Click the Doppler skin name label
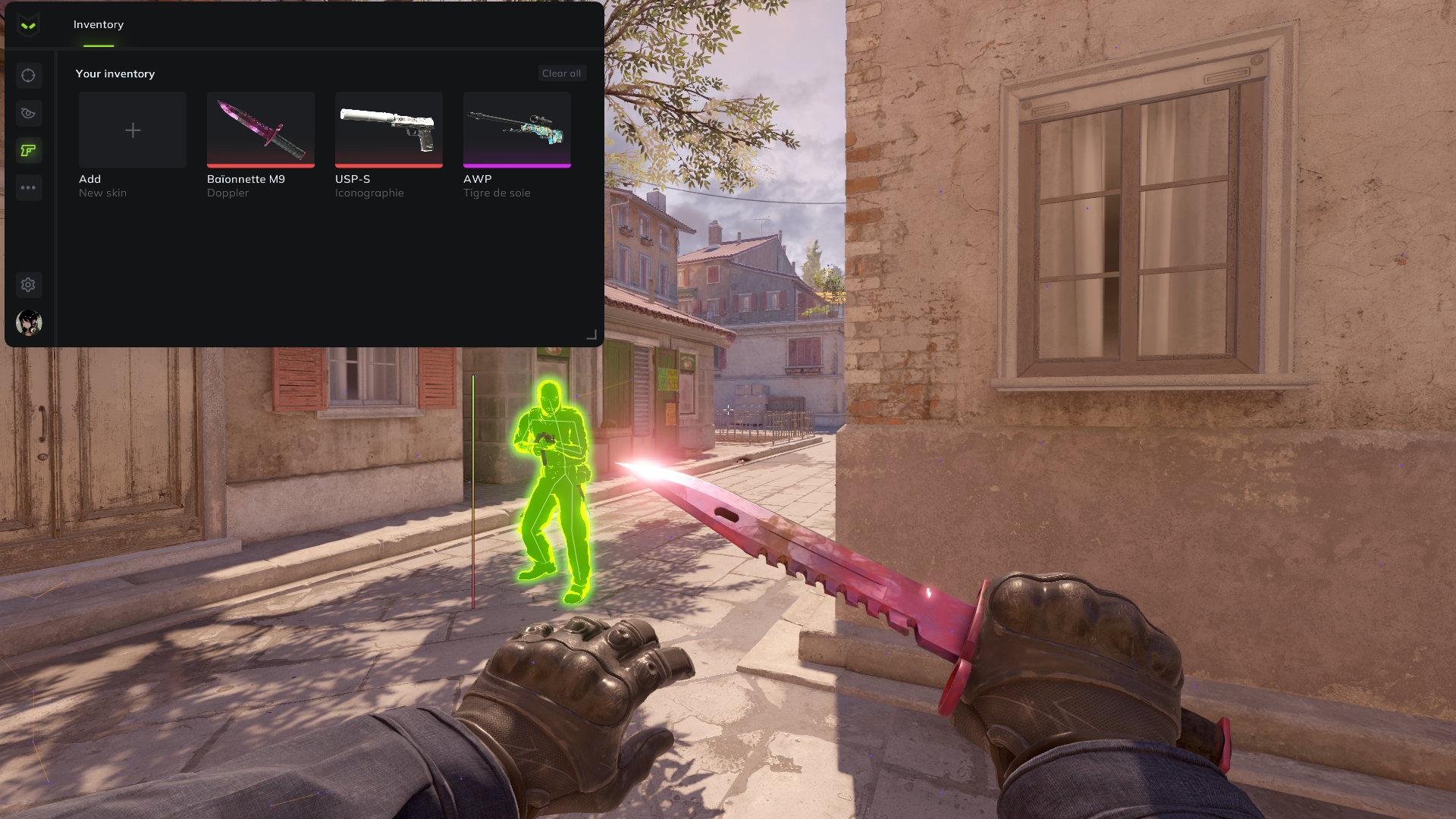The height and width of the screenshot is (819, 1456). point(227,193)
